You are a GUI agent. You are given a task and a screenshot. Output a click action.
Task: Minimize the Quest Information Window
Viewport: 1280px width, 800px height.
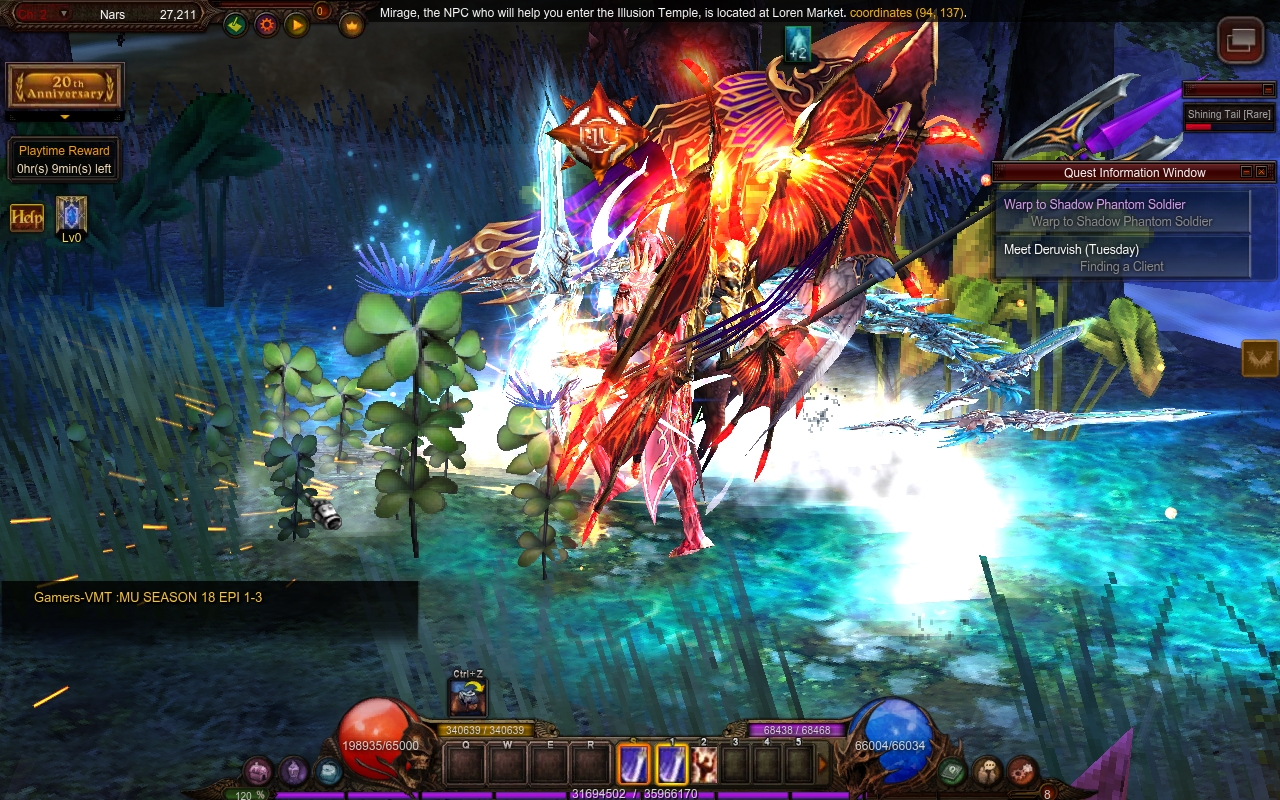pyautogui.click(x=1246, y=172)
